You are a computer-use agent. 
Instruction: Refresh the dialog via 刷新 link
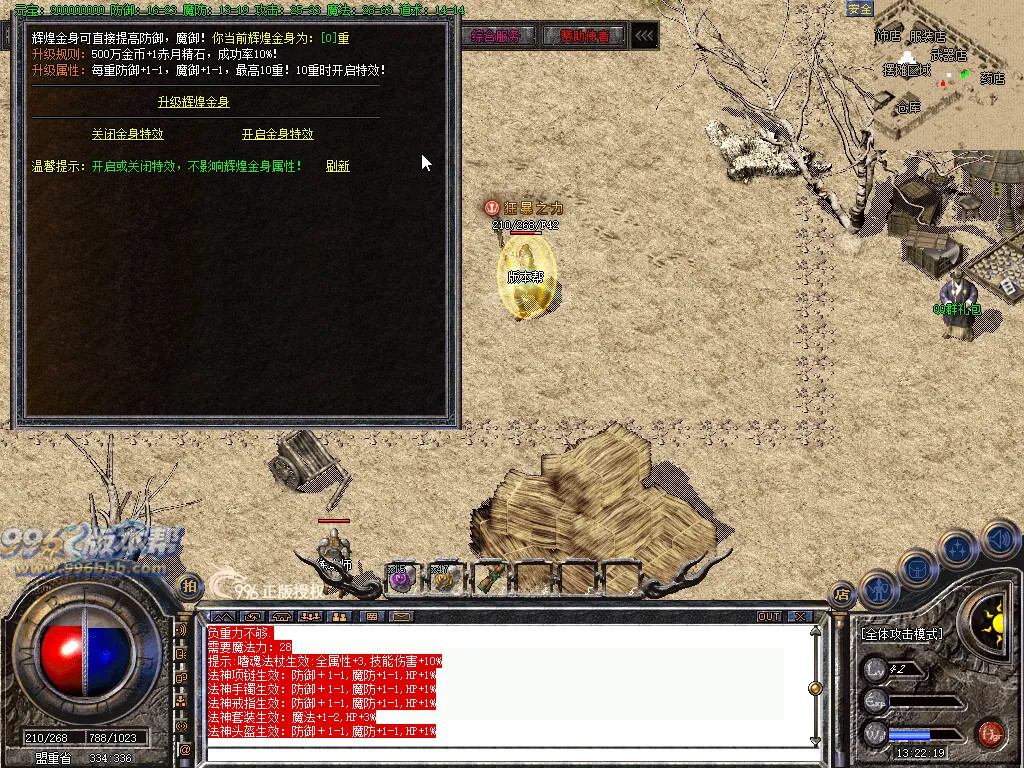point(338,166)
